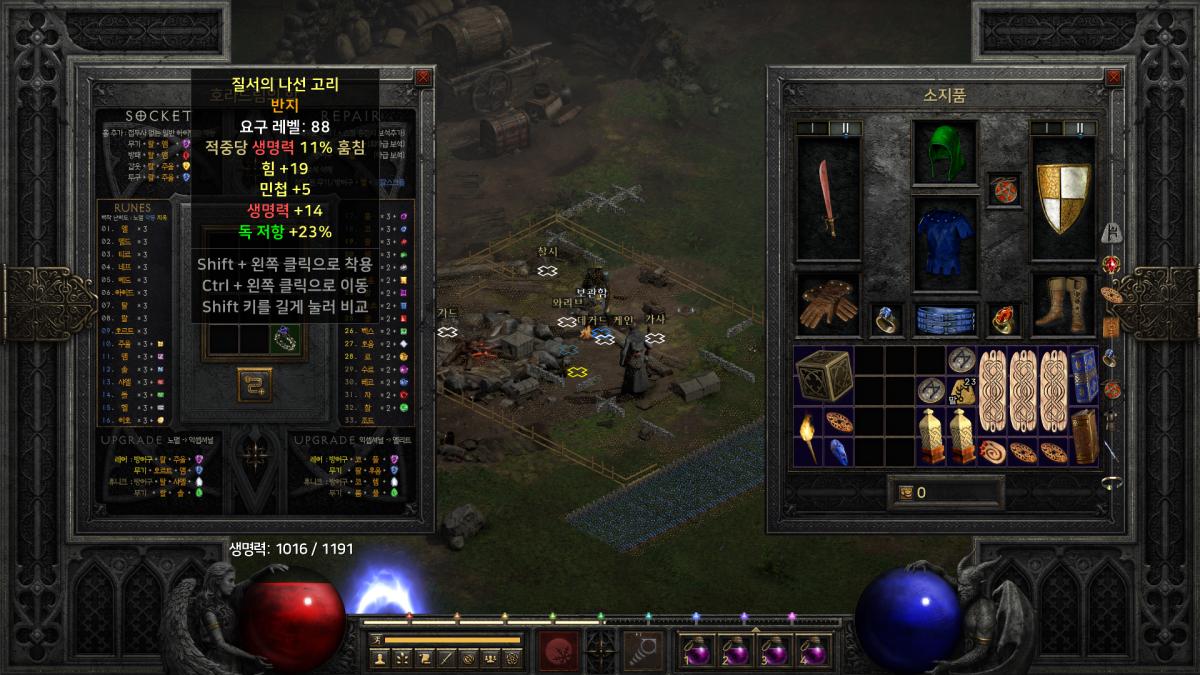Click the gold amount button
The image size is (1200, 675).
pyautogui.click(x=905, y=492)
